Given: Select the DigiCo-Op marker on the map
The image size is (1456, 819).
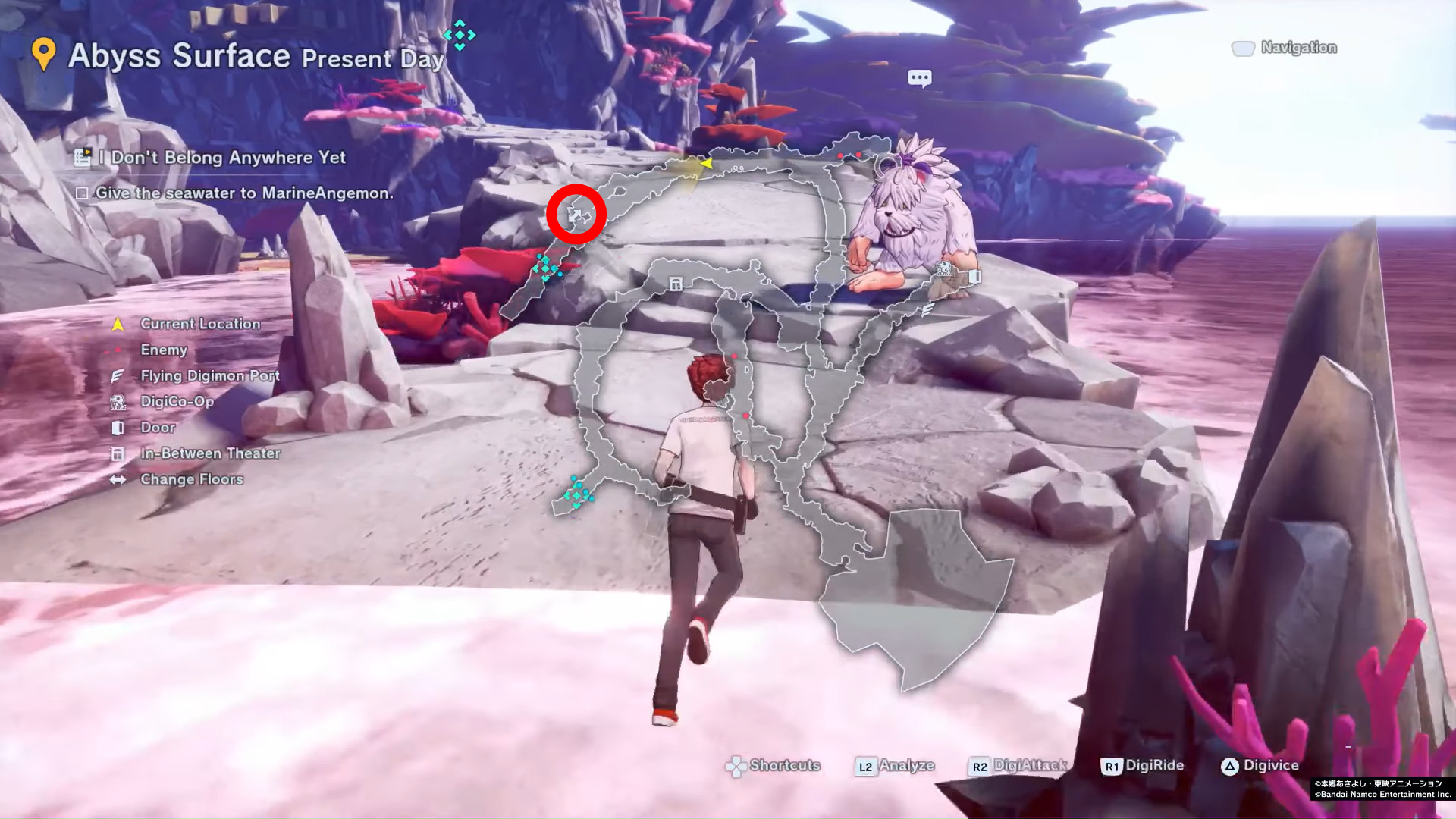Looking at the screenshot, I should (x=943, y=268).
